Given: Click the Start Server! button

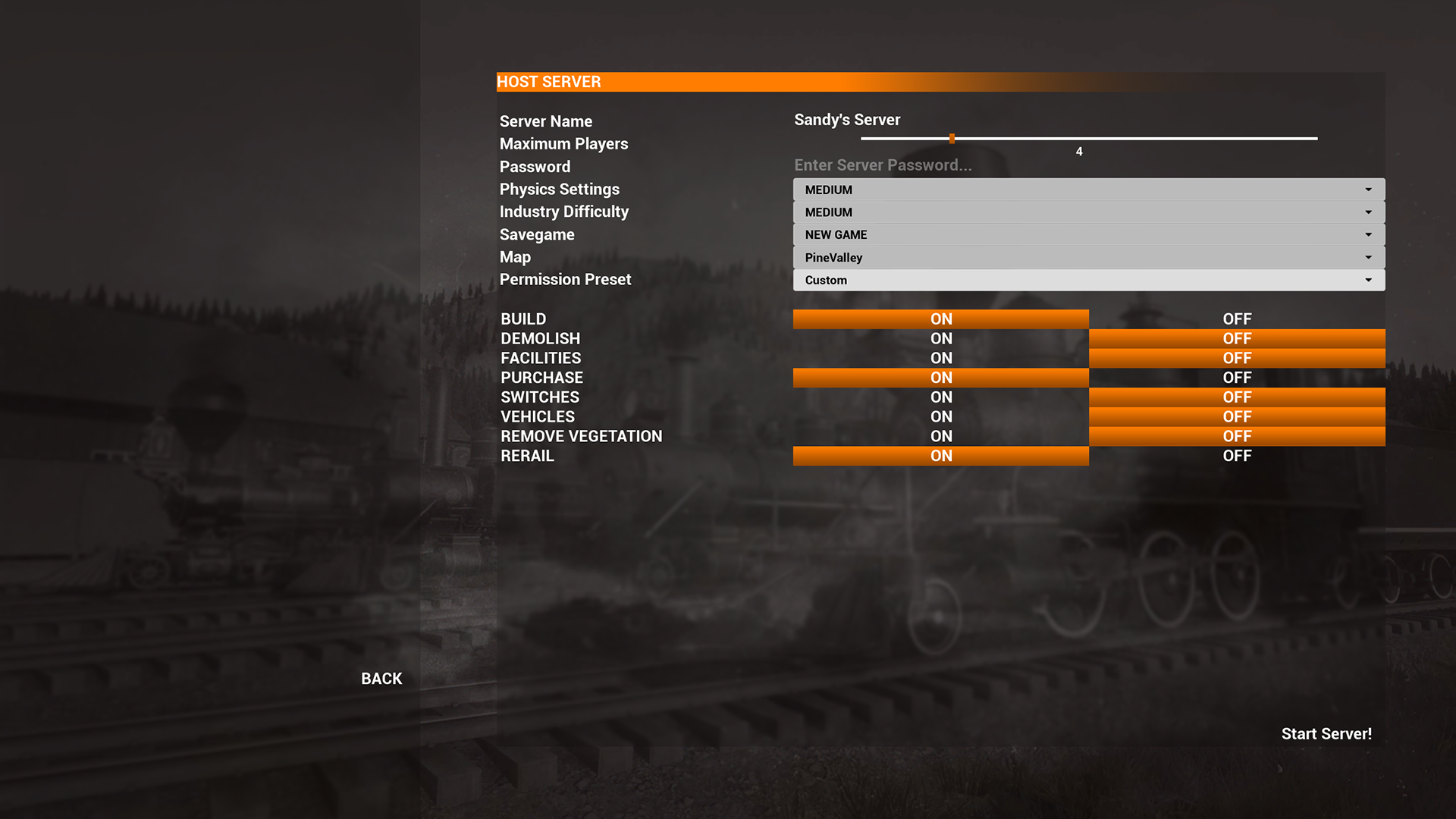Looking at the screenshot, I should coord(1326,733).
